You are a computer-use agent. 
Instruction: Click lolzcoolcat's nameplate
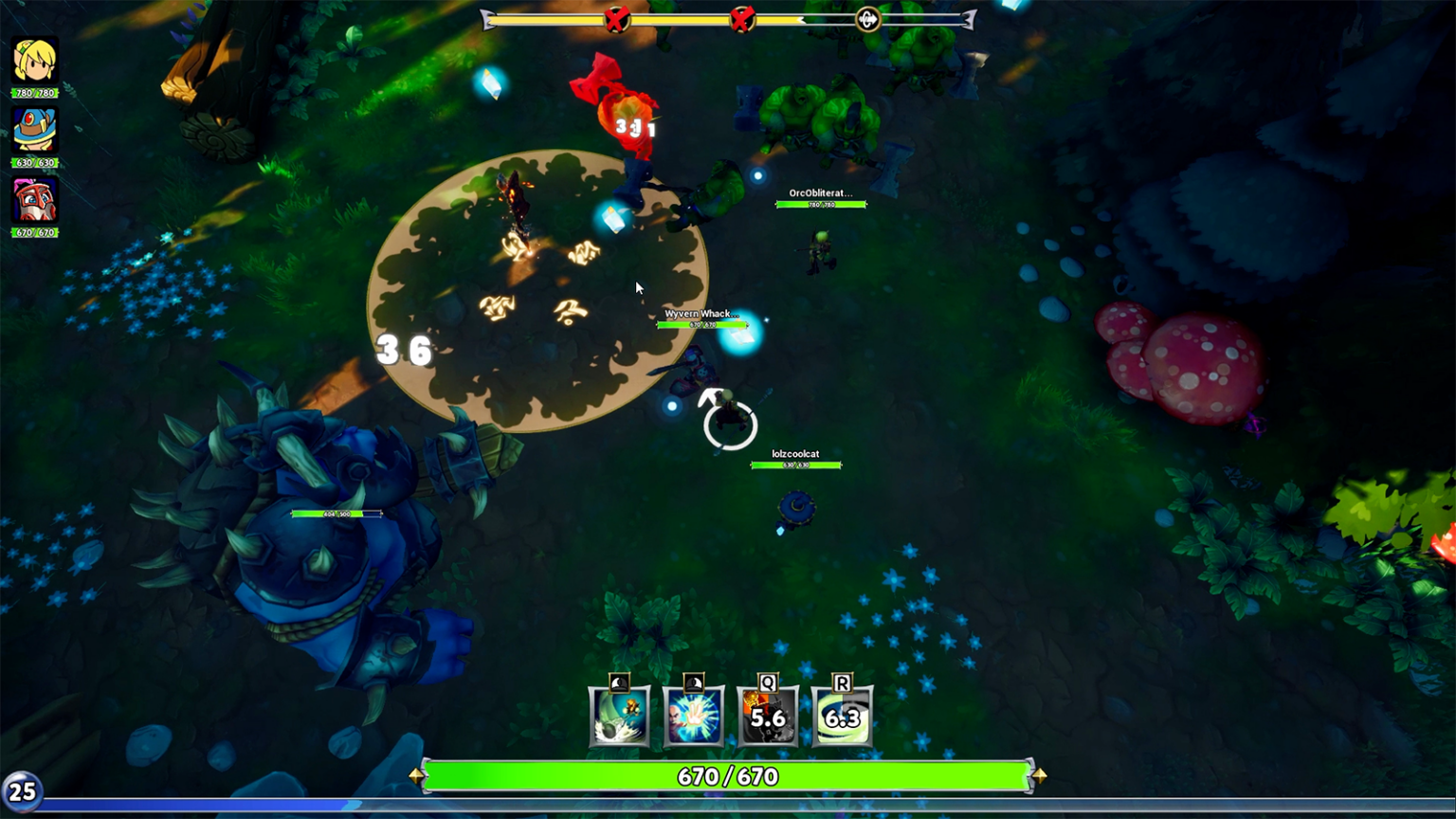(797, 454)
